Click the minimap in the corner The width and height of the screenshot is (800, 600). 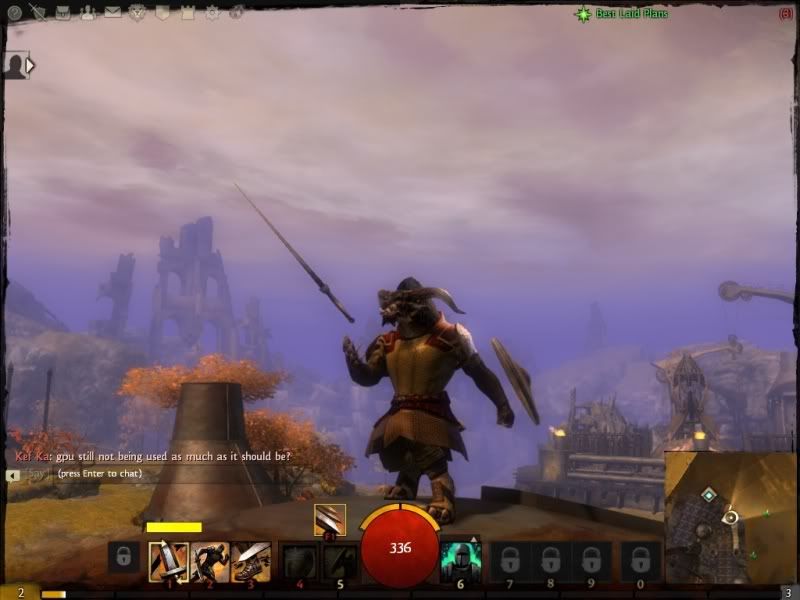click(x=729, y=517)
